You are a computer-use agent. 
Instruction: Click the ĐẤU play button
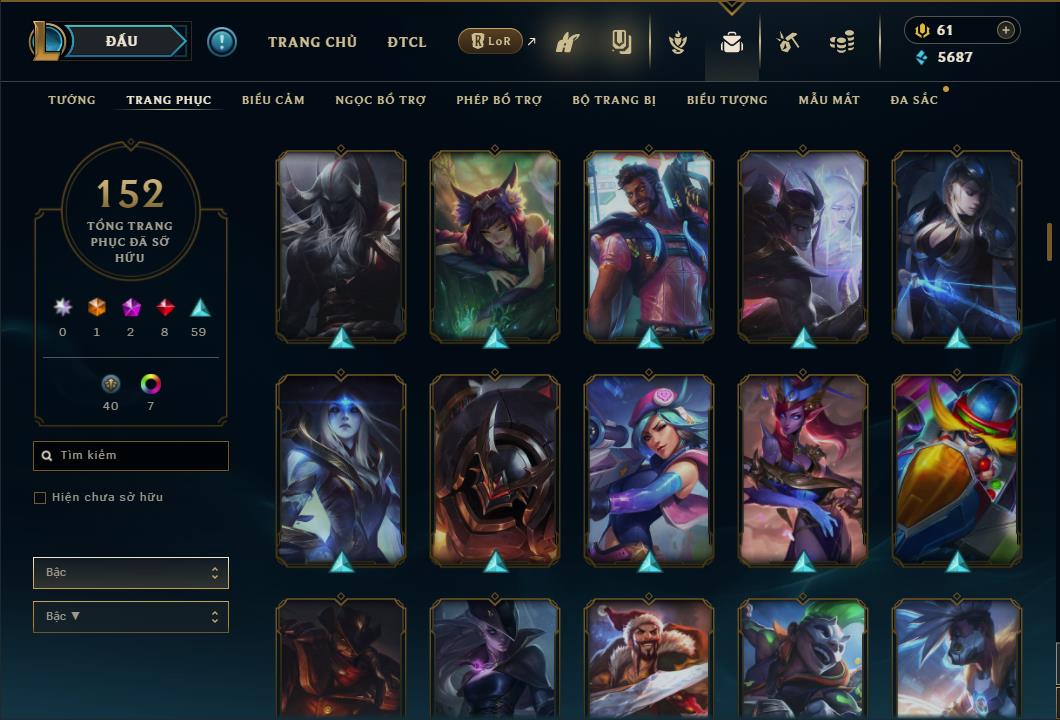(121, 41)
